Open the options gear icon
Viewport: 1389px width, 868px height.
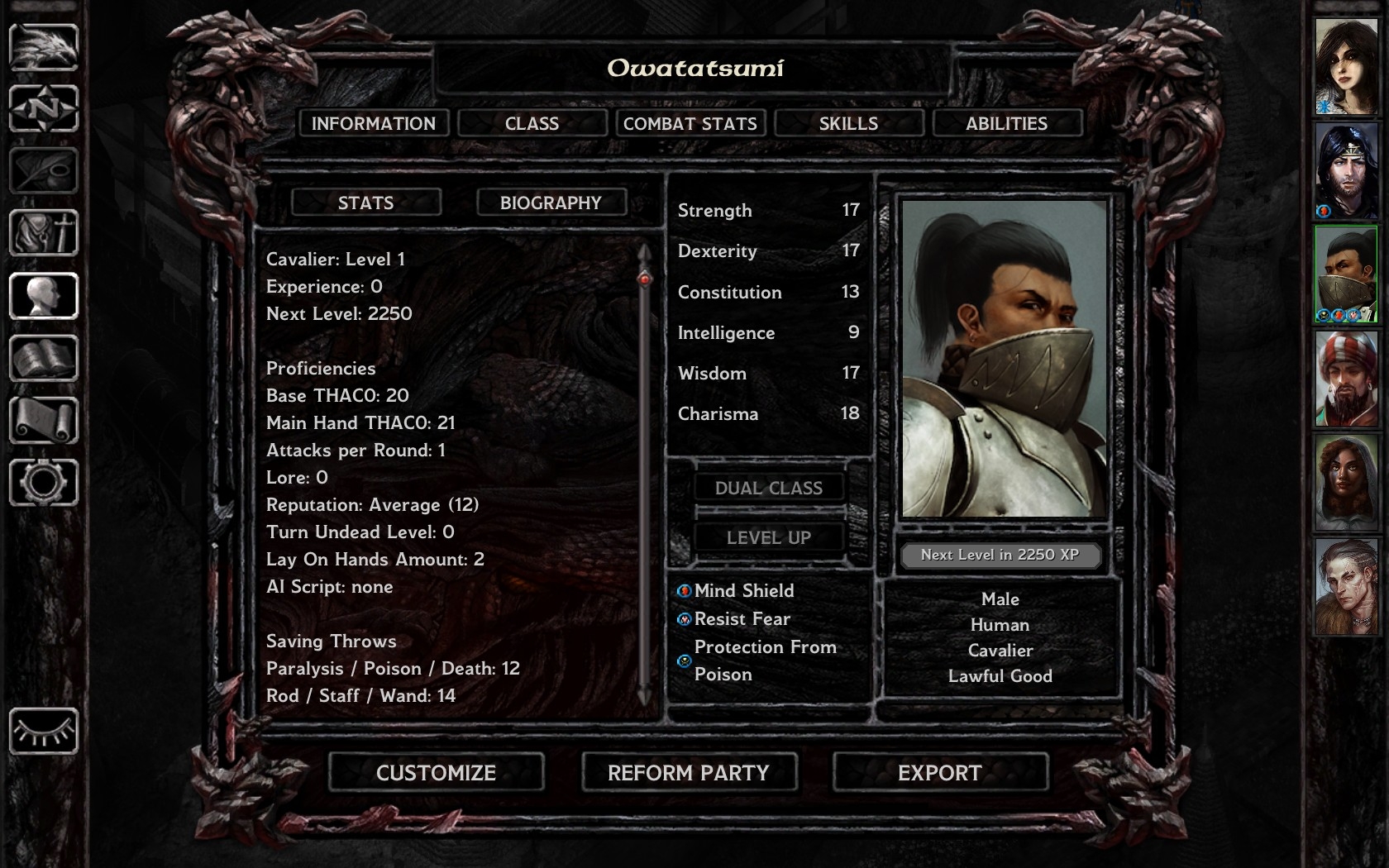click(x=44, y=483)
